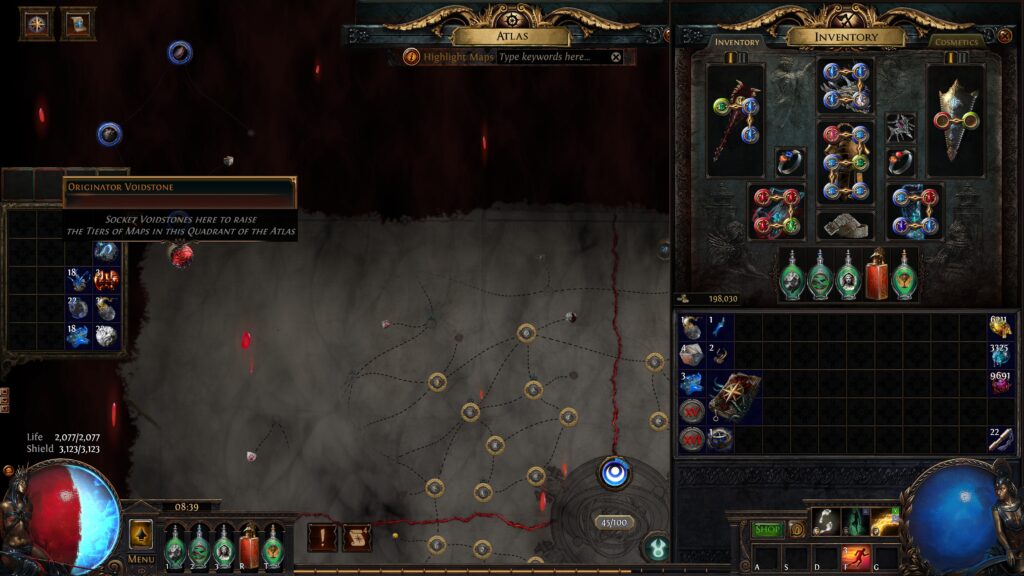Select the equipped belt slot
The image size is (1024, 576).
click(845, 225)
